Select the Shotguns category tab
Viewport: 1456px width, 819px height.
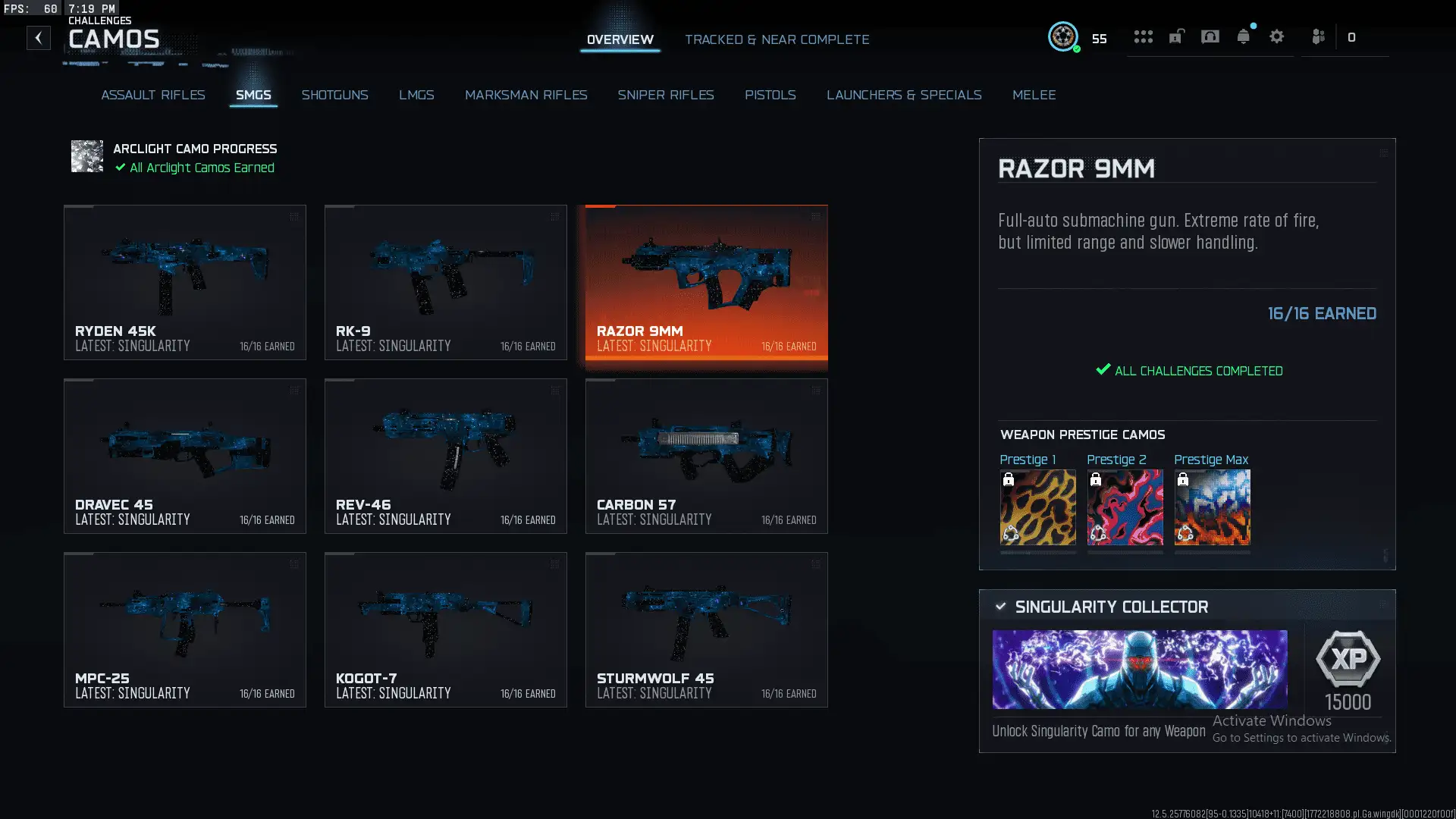tap(334, 95)
